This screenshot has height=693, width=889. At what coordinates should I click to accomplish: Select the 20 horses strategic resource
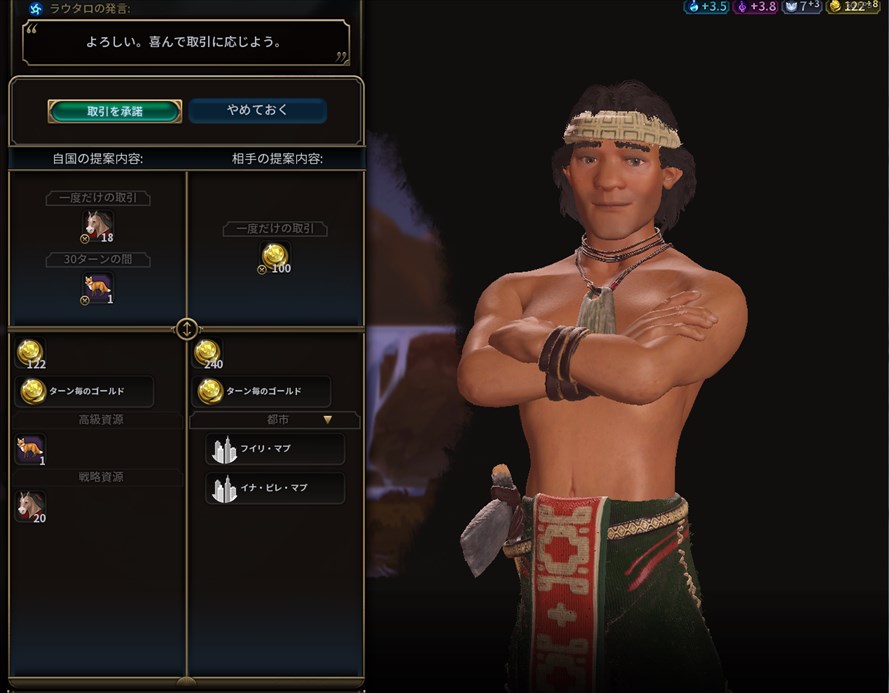30,506
